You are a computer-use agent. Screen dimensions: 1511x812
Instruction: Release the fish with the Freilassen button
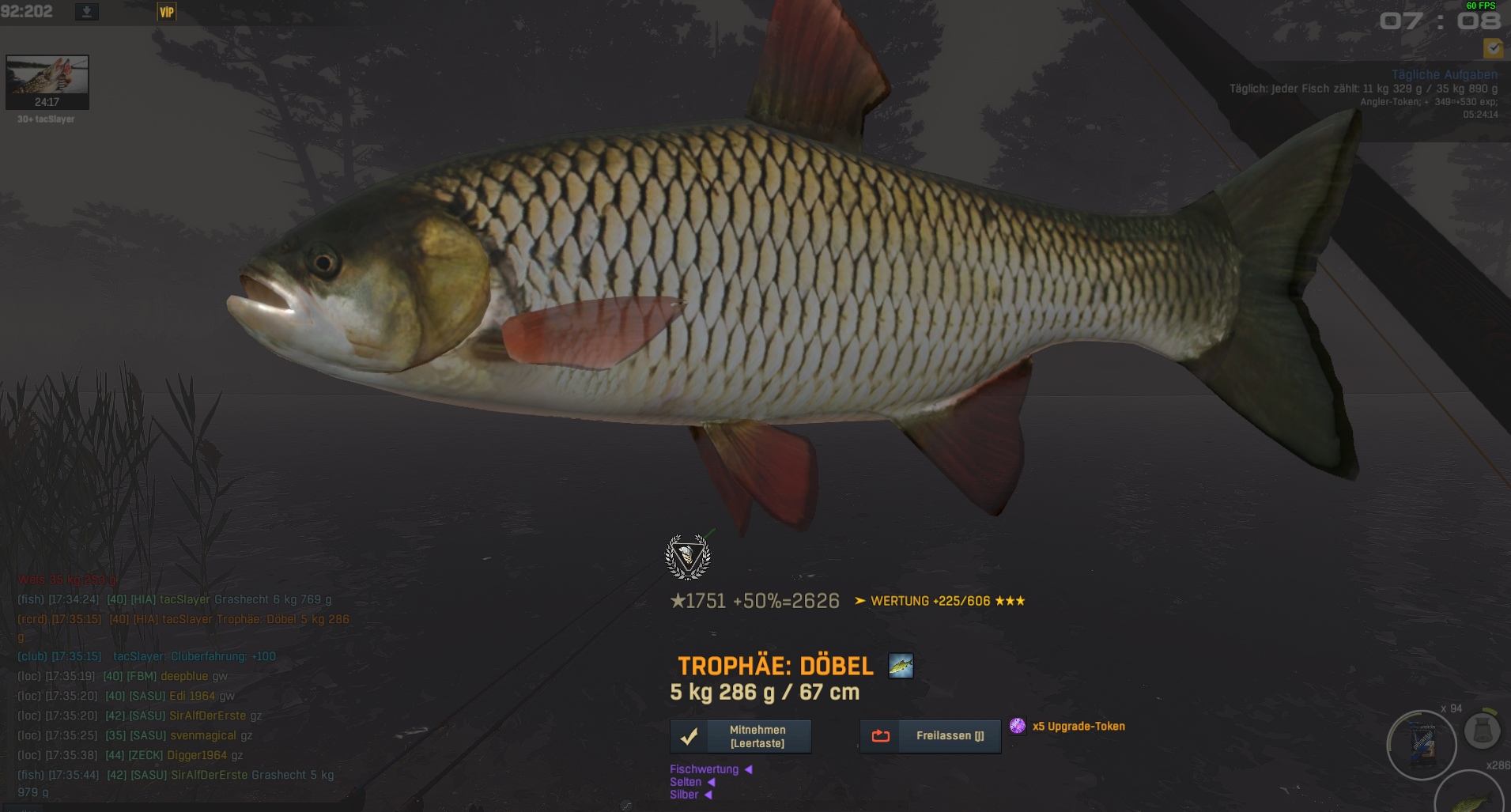pos(930,736)
